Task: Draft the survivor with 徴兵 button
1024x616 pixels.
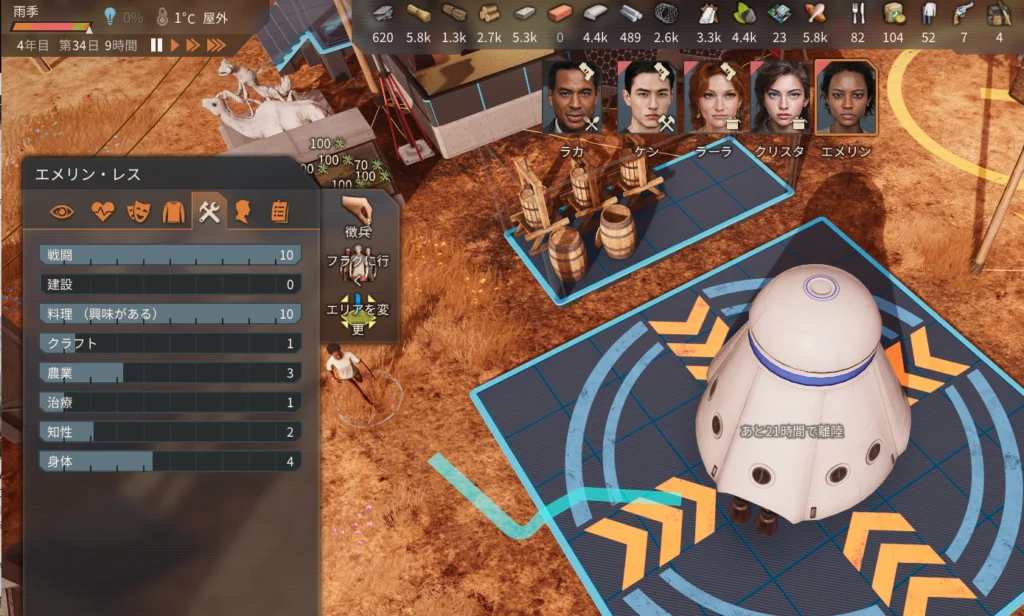Action: [x=358, y=217]
